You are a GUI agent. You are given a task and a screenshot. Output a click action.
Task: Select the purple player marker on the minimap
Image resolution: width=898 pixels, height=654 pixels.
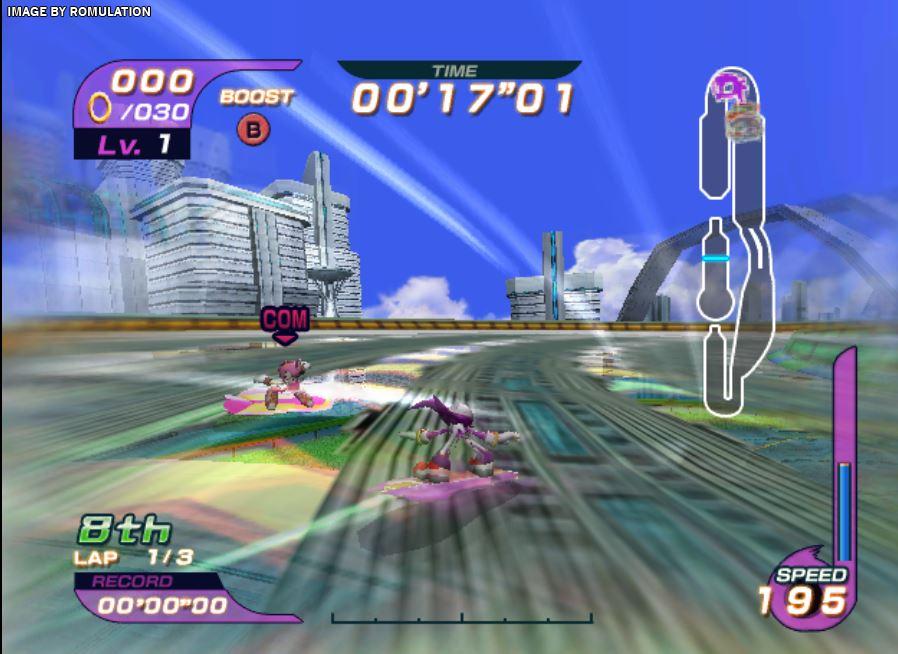727,87
